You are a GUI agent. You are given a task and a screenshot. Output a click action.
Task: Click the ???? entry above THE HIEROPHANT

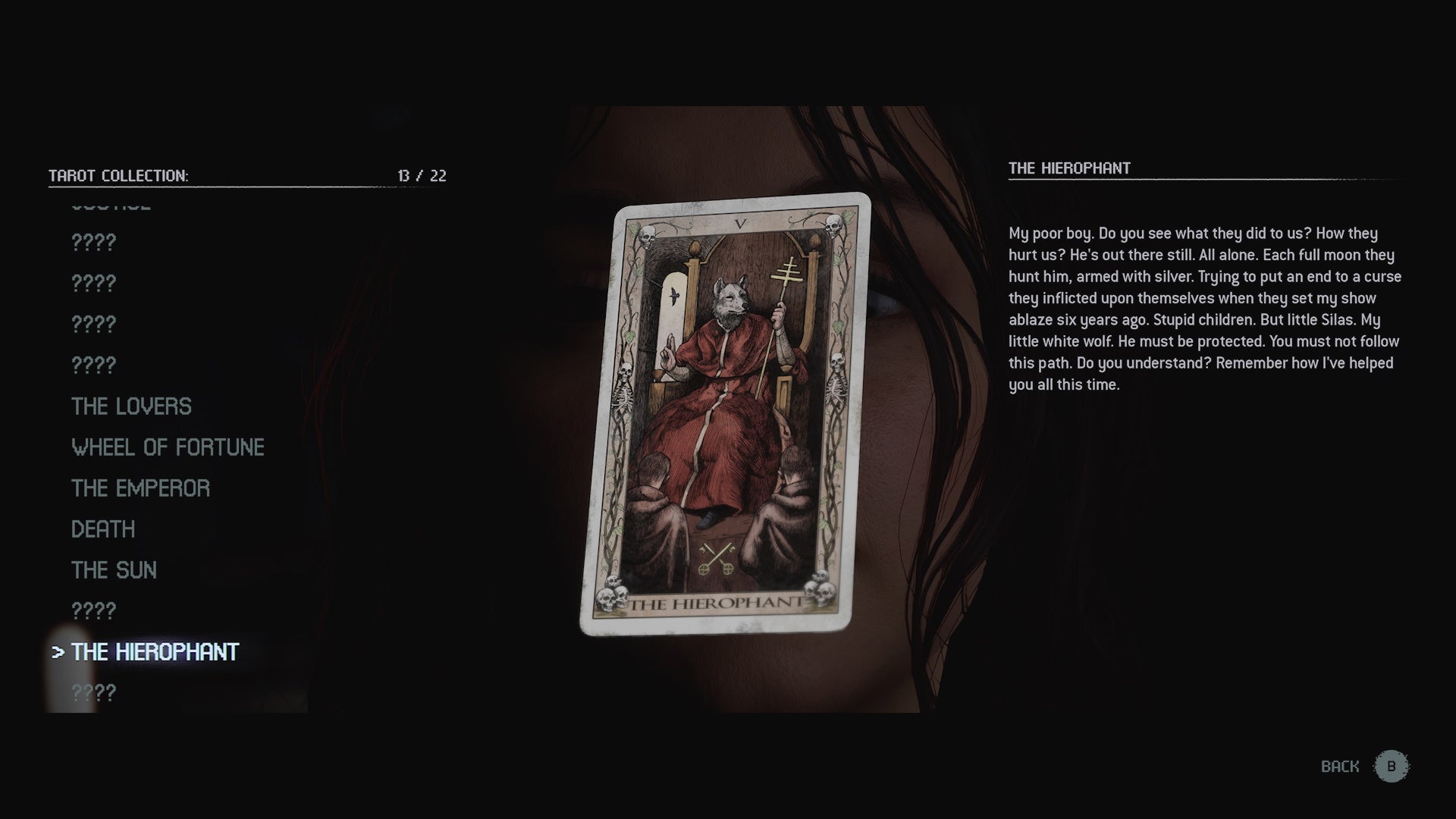93,609
